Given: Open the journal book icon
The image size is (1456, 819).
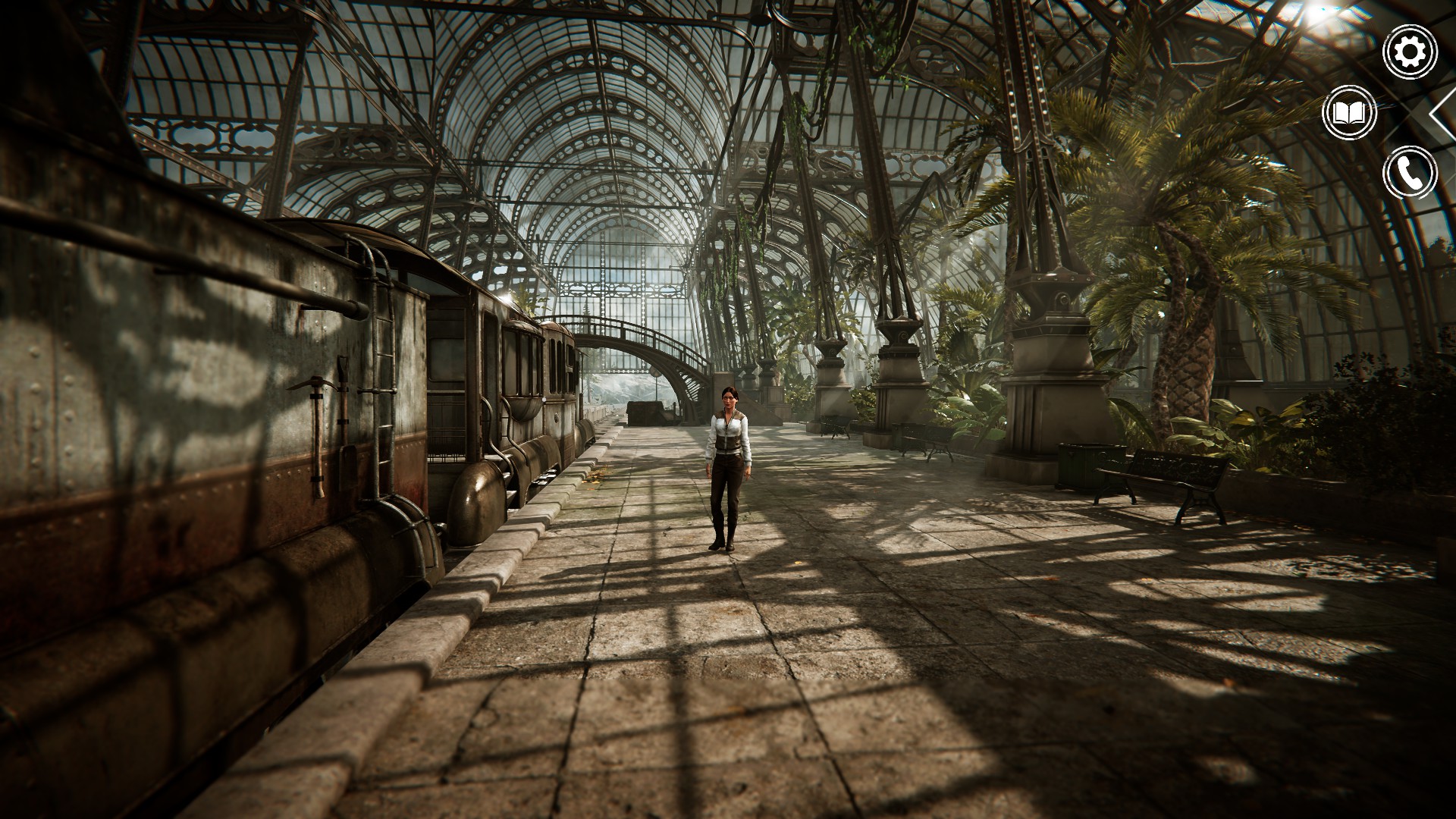Looking at the screenshot, I should tap(1350, 114).
